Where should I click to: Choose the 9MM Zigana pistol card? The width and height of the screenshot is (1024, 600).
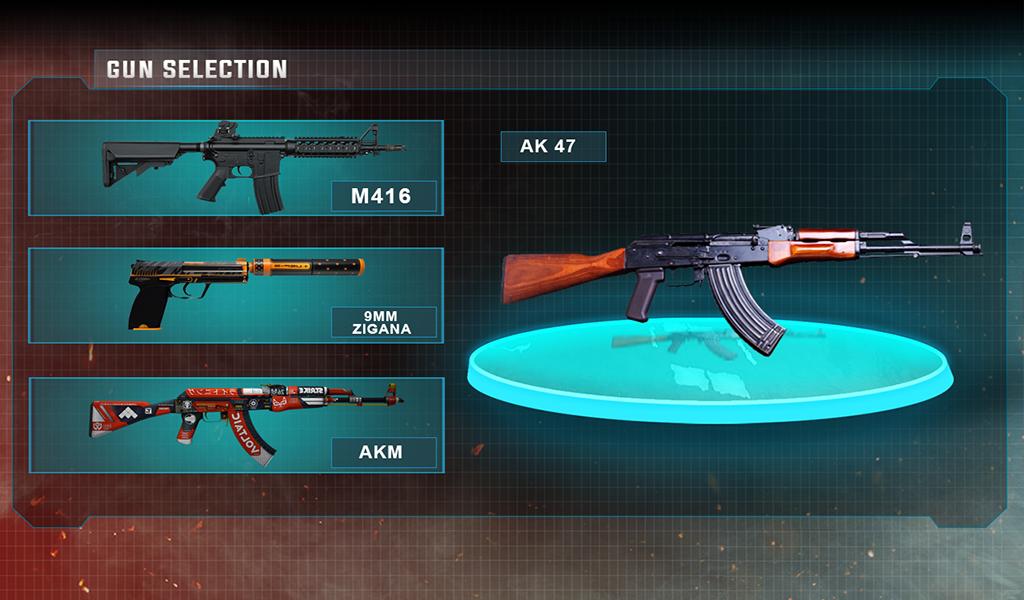[236, 296]
